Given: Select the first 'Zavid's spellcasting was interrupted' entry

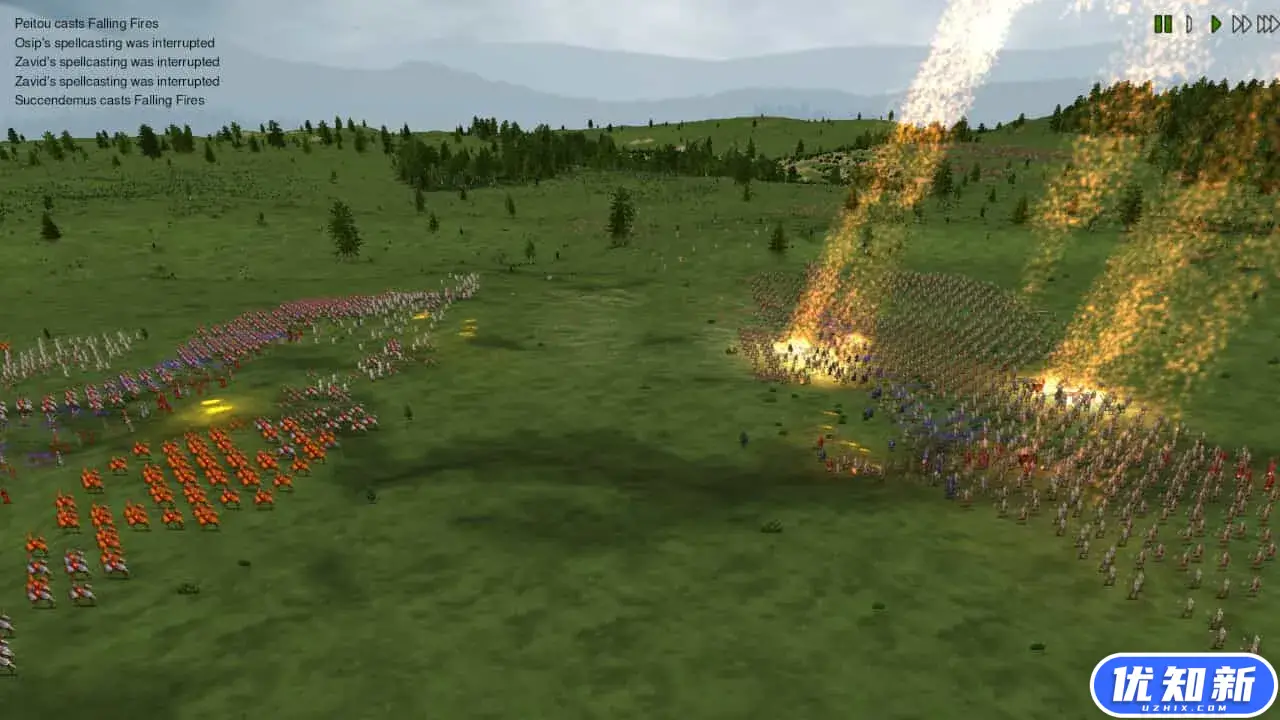Looking at the screenshot, I should pos(116,61).
